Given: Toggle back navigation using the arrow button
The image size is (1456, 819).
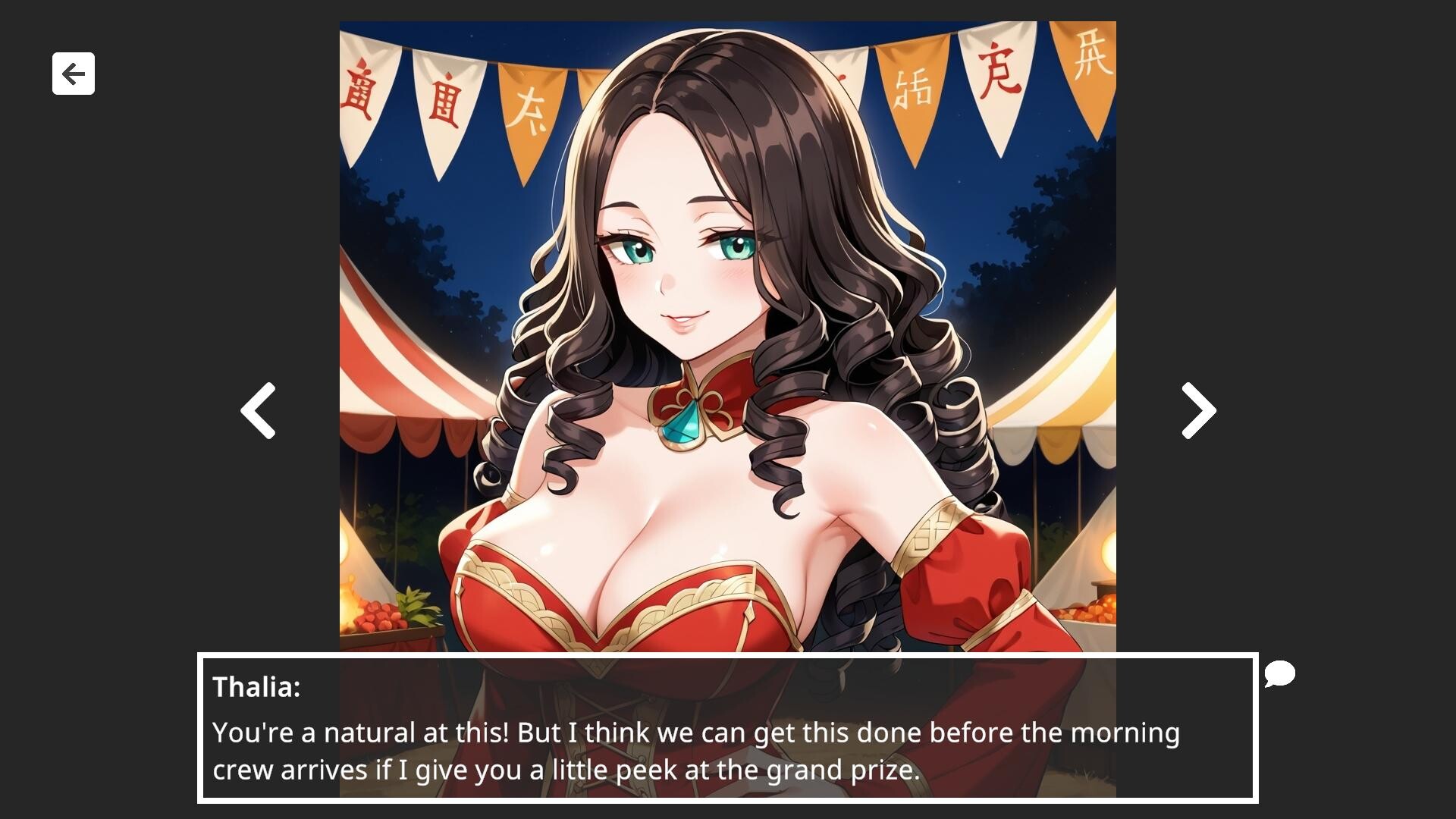Looking at the screenshot, I should (x=73, y=74).
